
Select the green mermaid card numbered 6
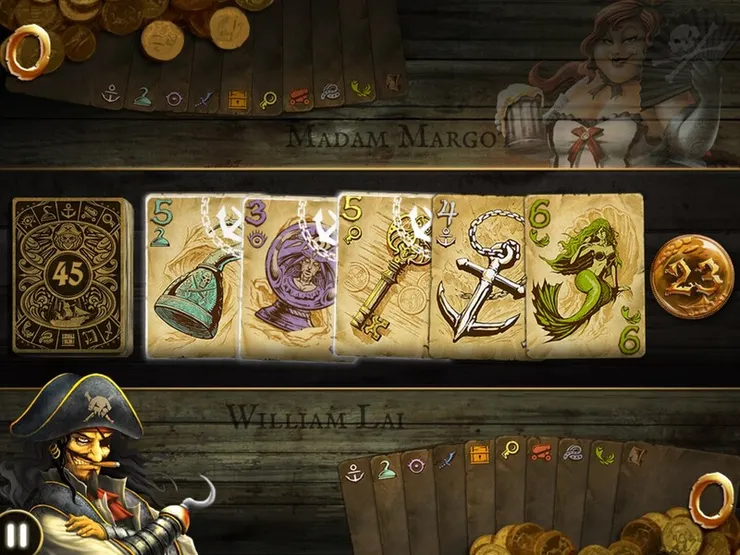584,276
